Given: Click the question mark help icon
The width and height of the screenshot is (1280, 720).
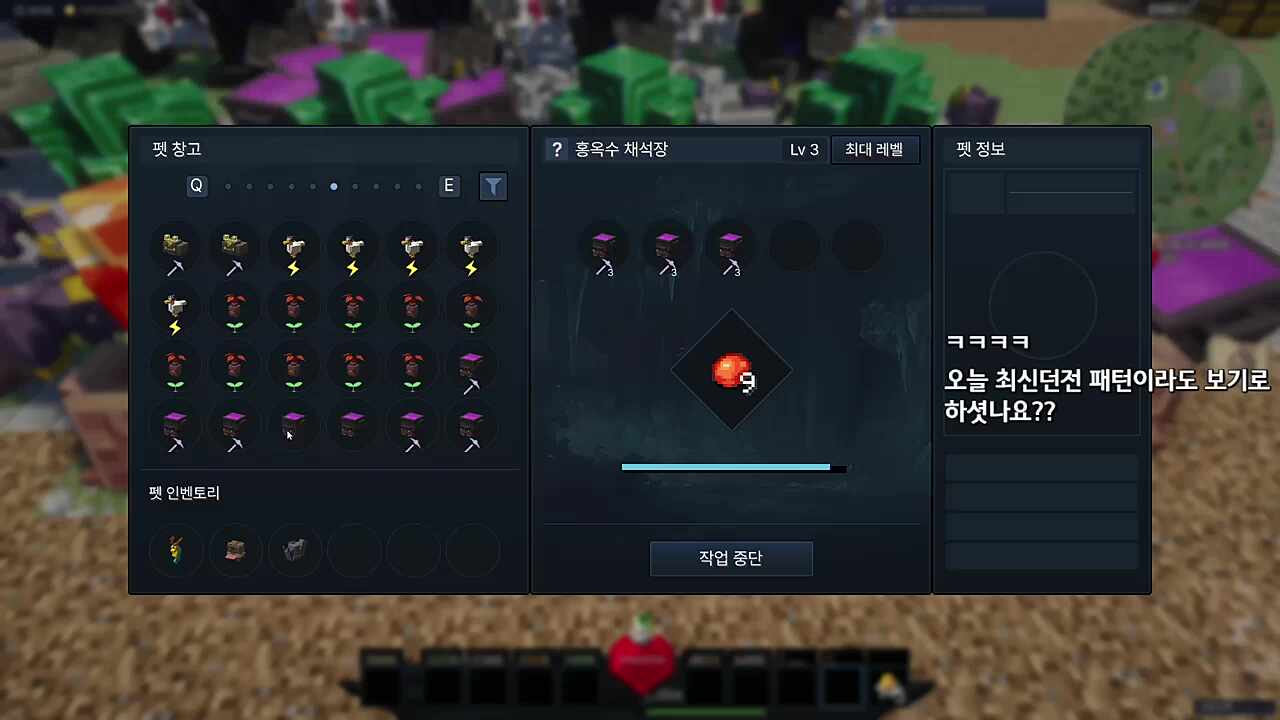Looking at the screenshot, I should pyautogui.click(x=556, y=149).
